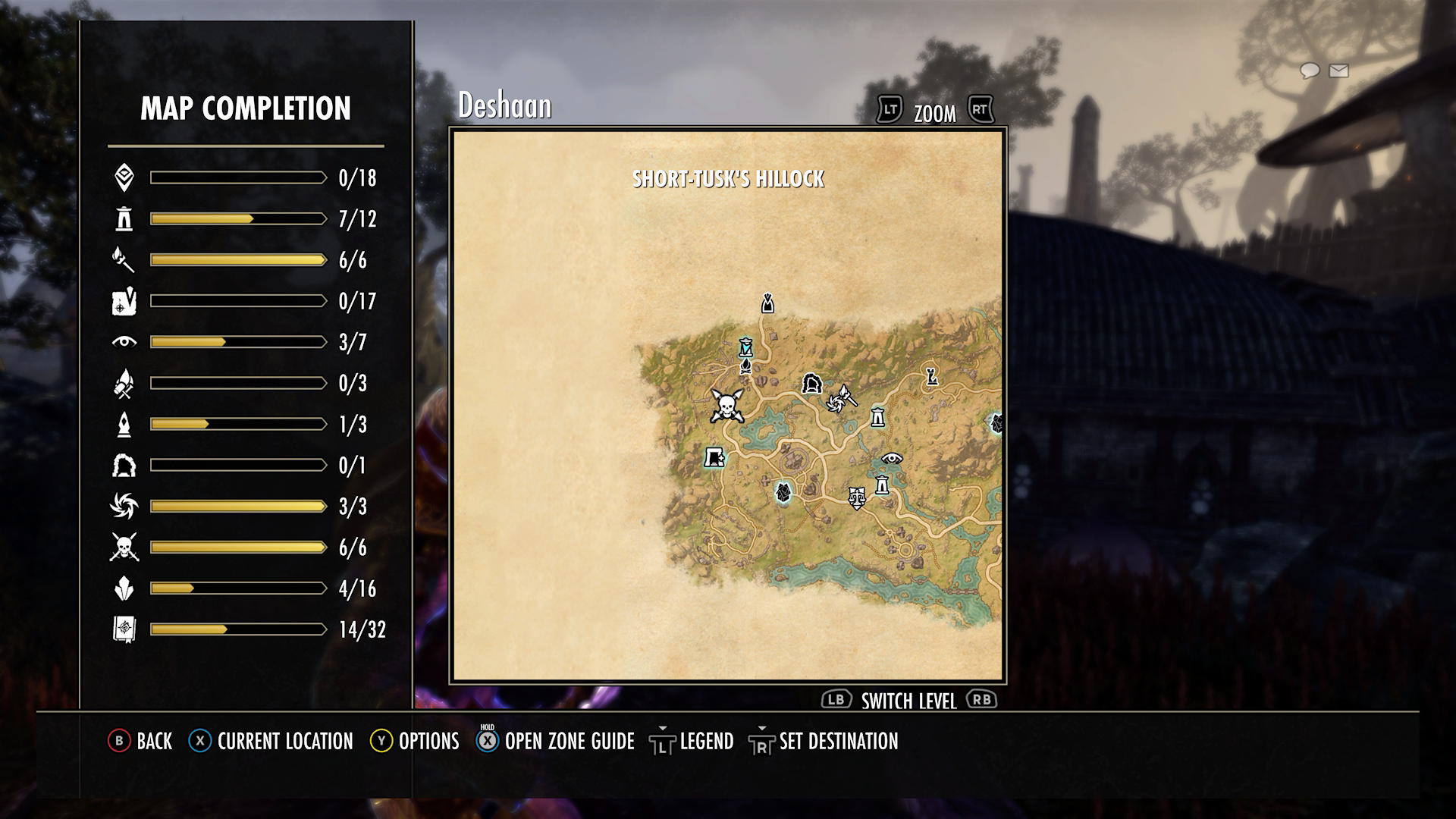Screen dimensions: 1456x819
Task: Select the scales shield marker on map
Action: 857,497
